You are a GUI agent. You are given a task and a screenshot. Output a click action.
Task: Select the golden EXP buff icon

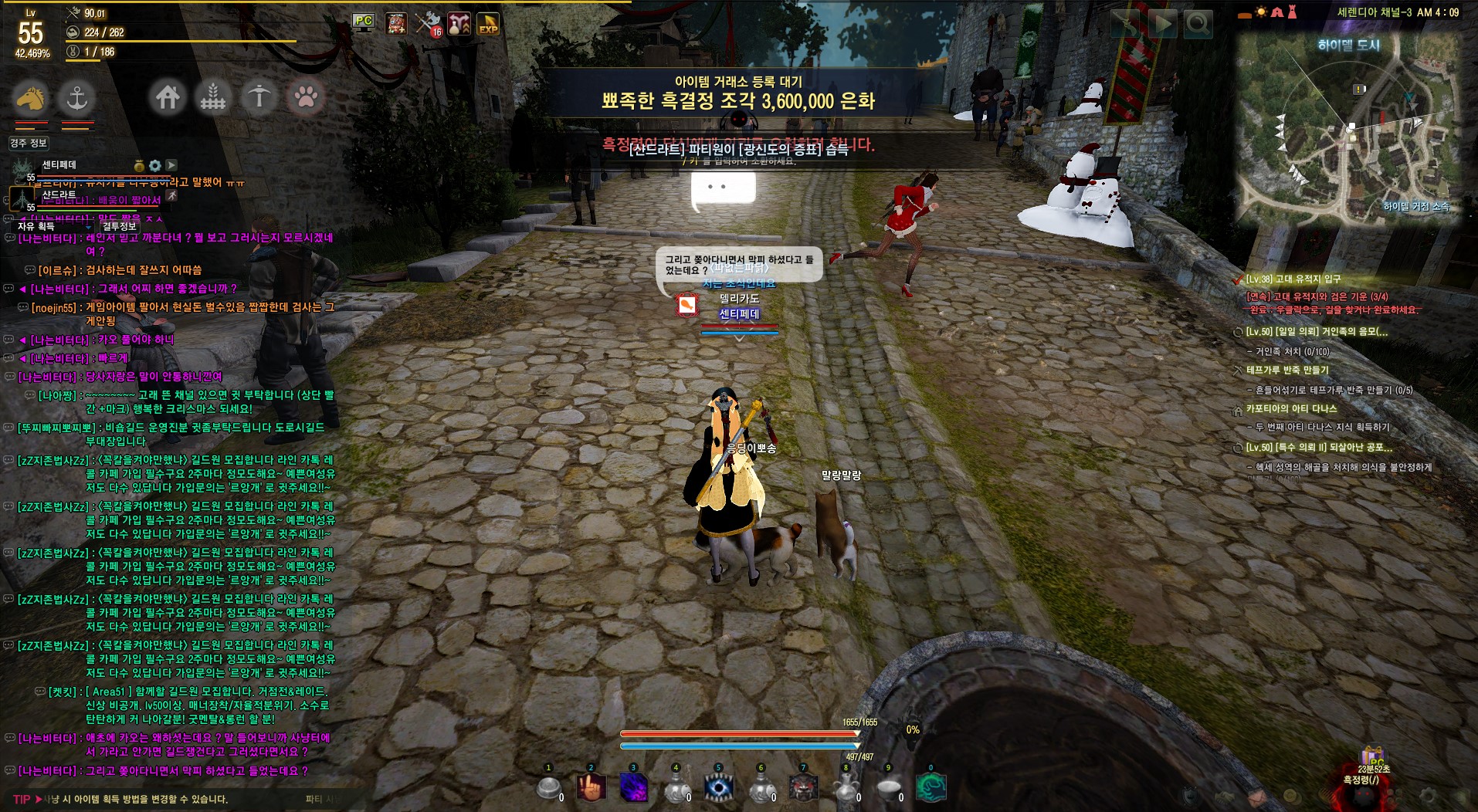[x=488, y=23]
